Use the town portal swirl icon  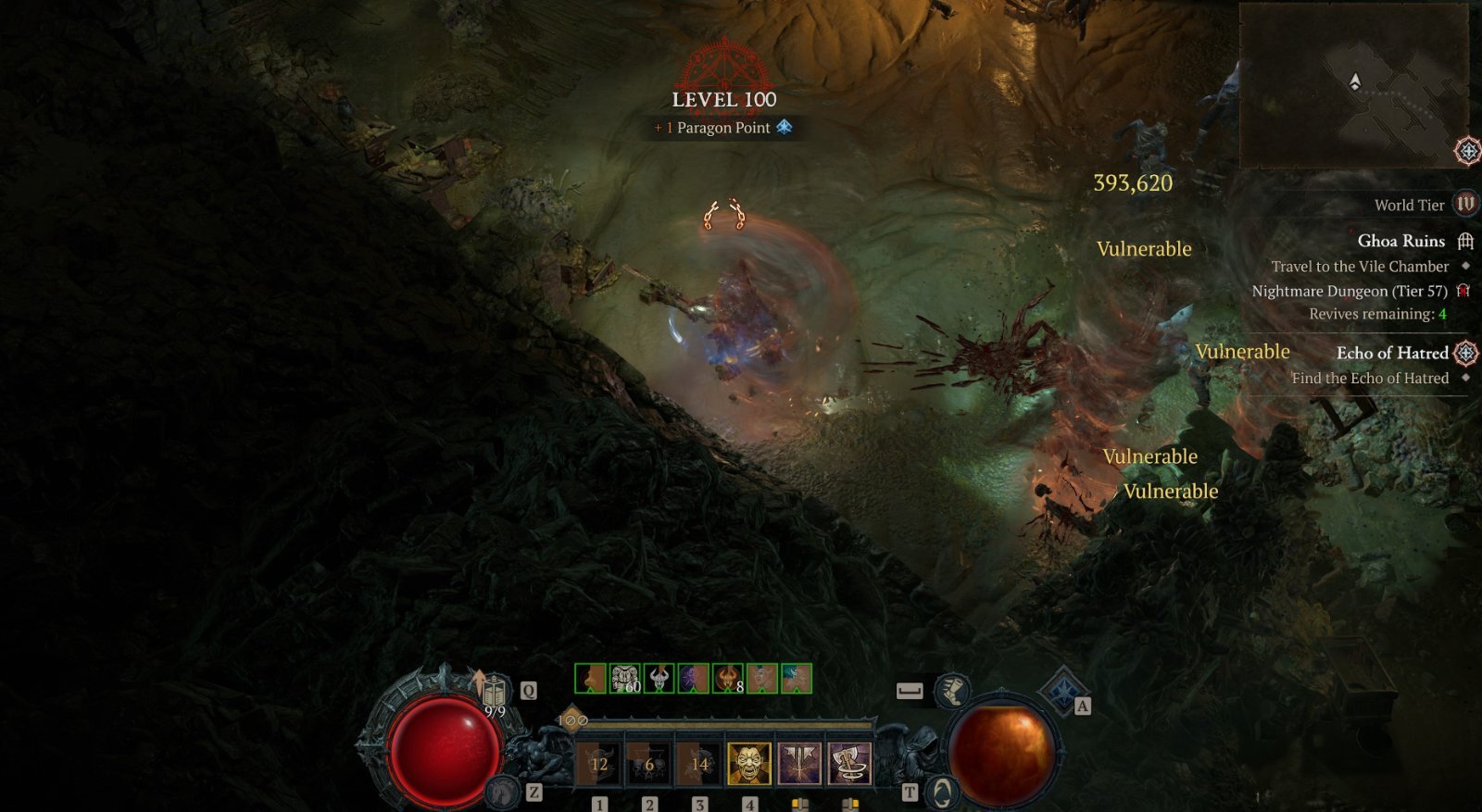(942, 792)
